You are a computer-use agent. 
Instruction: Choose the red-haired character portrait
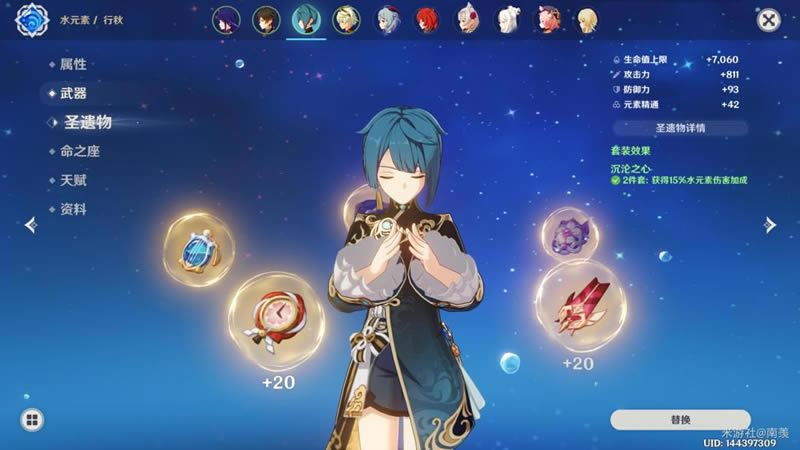coord(426,19)
